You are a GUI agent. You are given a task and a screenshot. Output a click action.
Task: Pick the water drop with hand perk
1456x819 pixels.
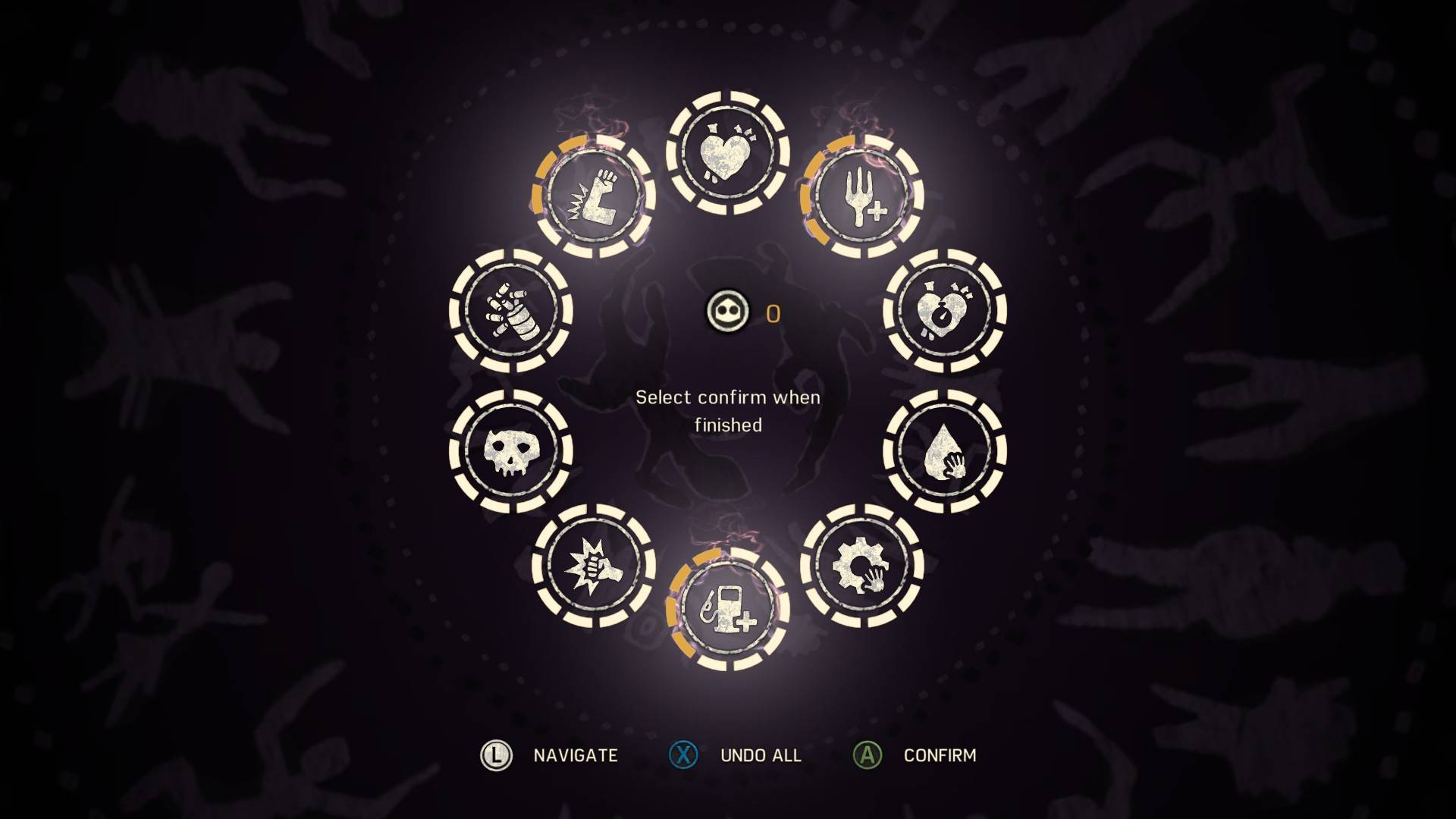(x=945, y=452)
